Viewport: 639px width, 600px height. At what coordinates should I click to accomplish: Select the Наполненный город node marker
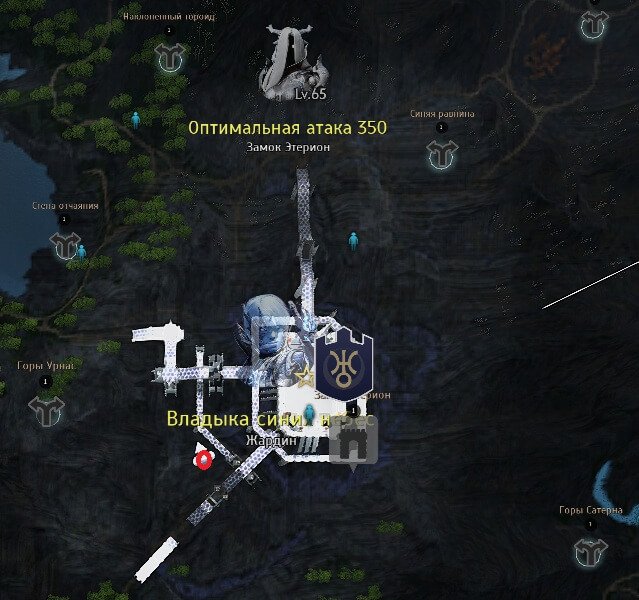pyautogui.click(x=169, y=58)
